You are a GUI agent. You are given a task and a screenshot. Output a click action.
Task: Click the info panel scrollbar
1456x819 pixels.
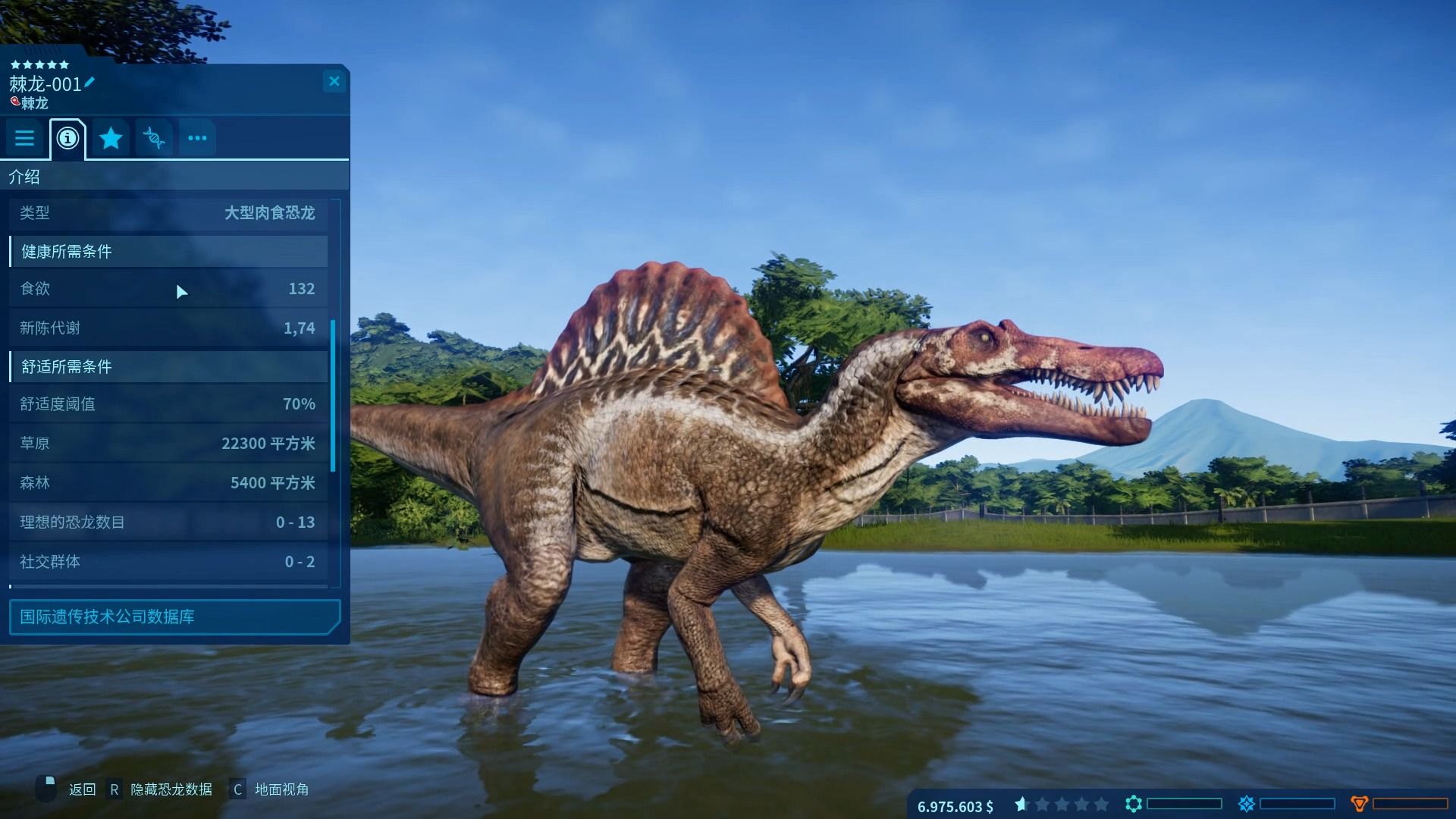(334, 394)
